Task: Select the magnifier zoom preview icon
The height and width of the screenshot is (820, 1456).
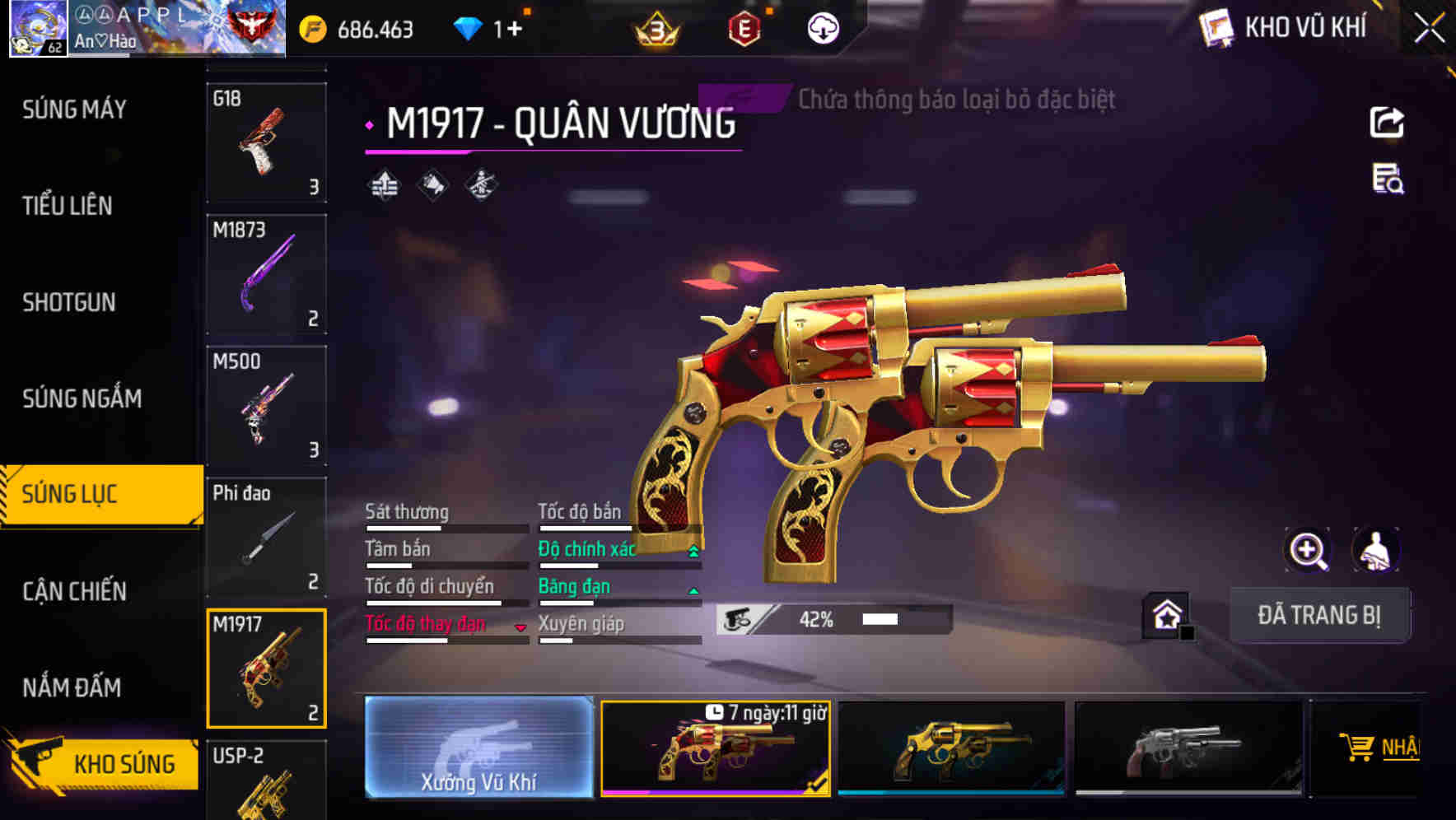Action: 1308,550
